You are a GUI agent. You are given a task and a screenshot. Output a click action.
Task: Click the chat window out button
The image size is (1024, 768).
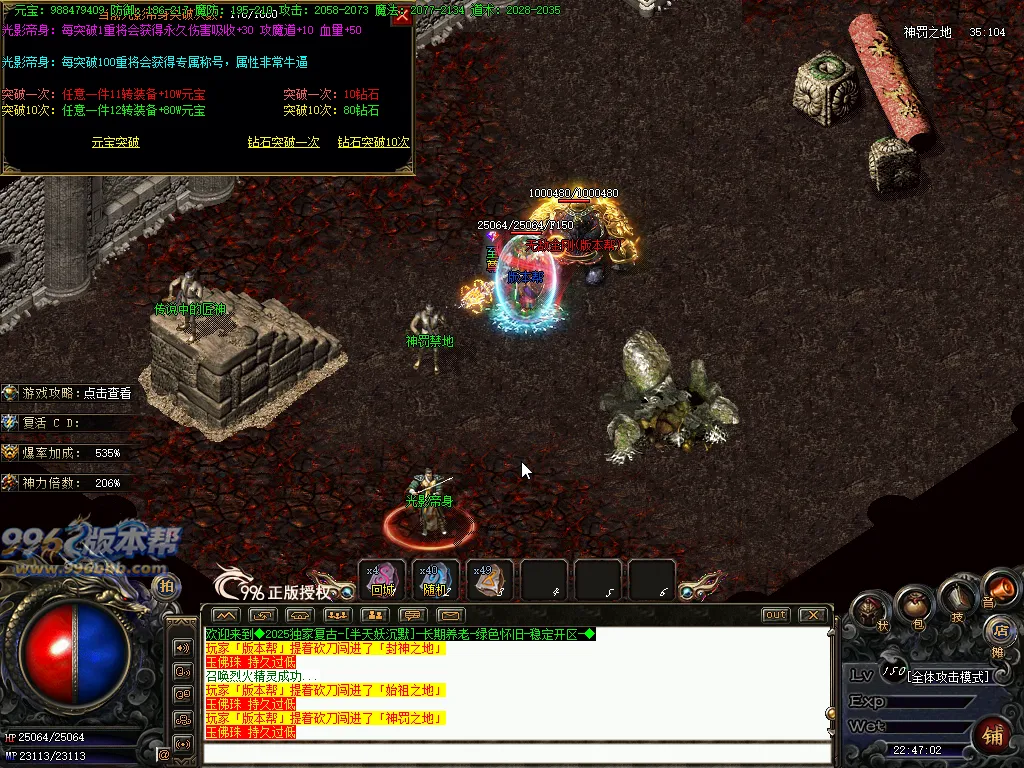[775, 615]
